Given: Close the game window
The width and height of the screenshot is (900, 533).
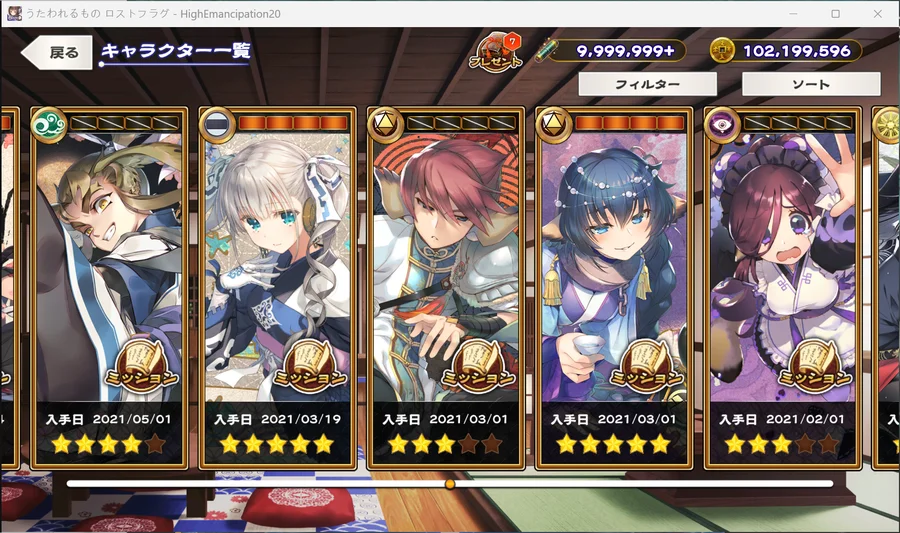Looking at the screenshot, I should click(877, 13).
